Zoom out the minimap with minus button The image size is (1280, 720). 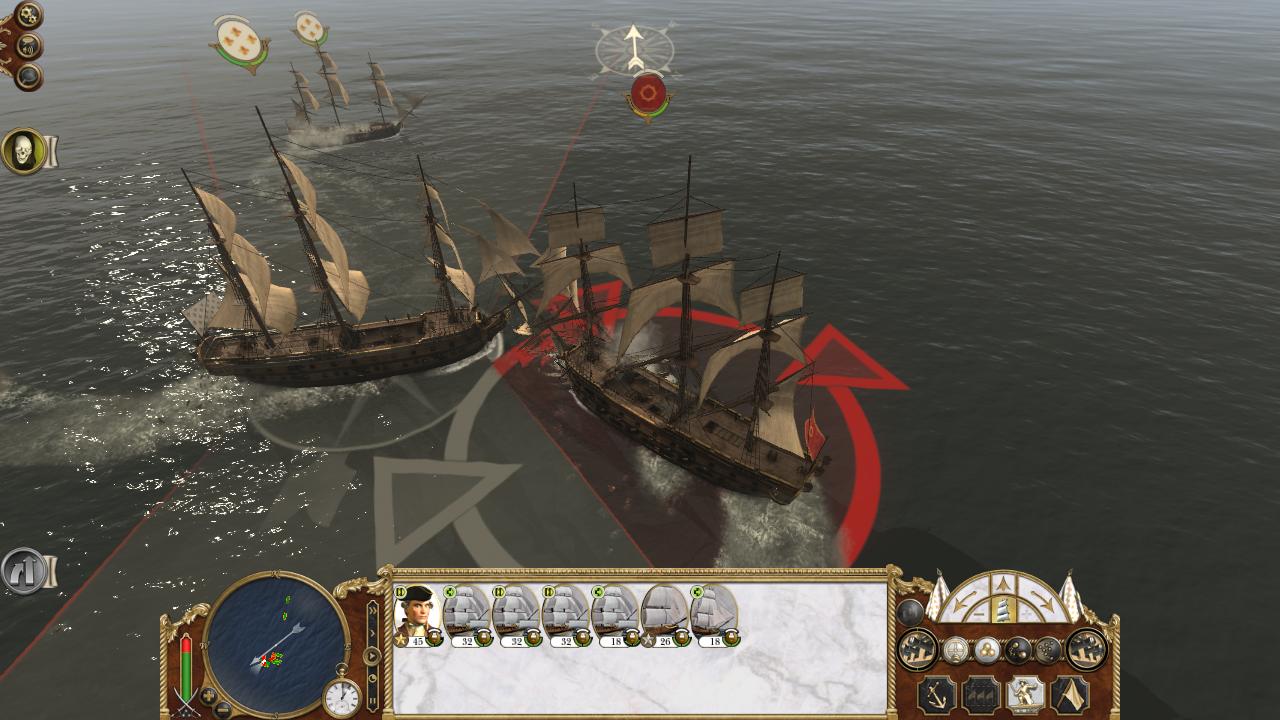coord(222,709)
